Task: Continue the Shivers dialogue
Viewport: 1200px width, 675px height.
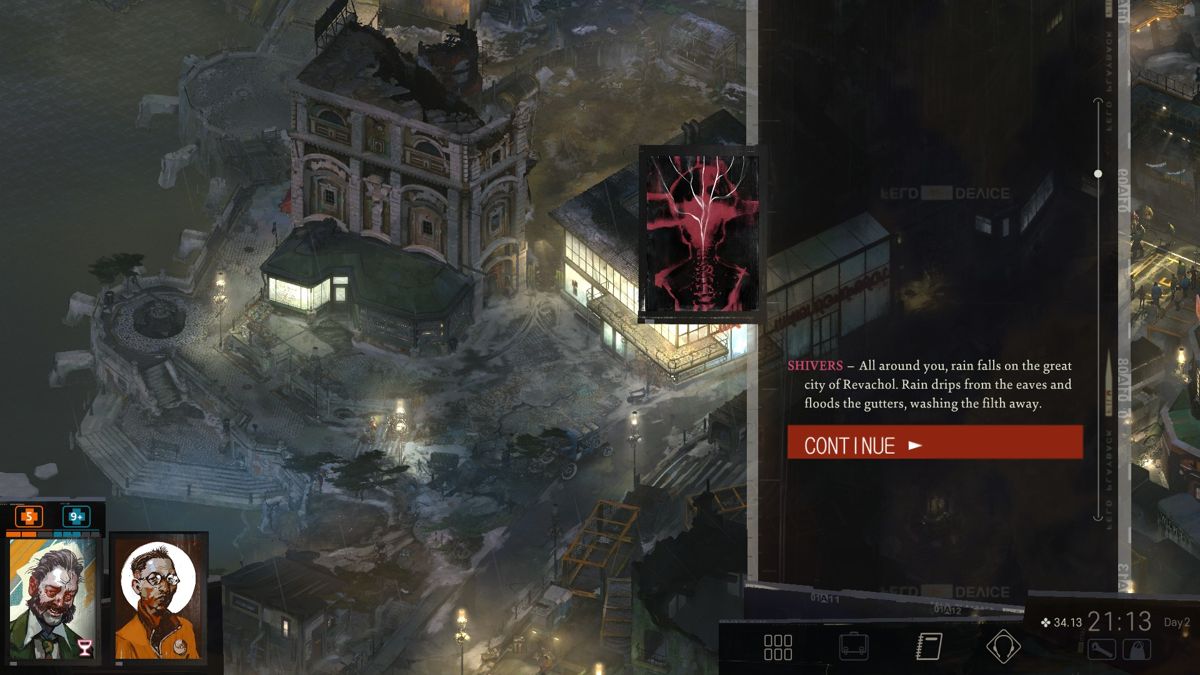Action: pos(934,443)
